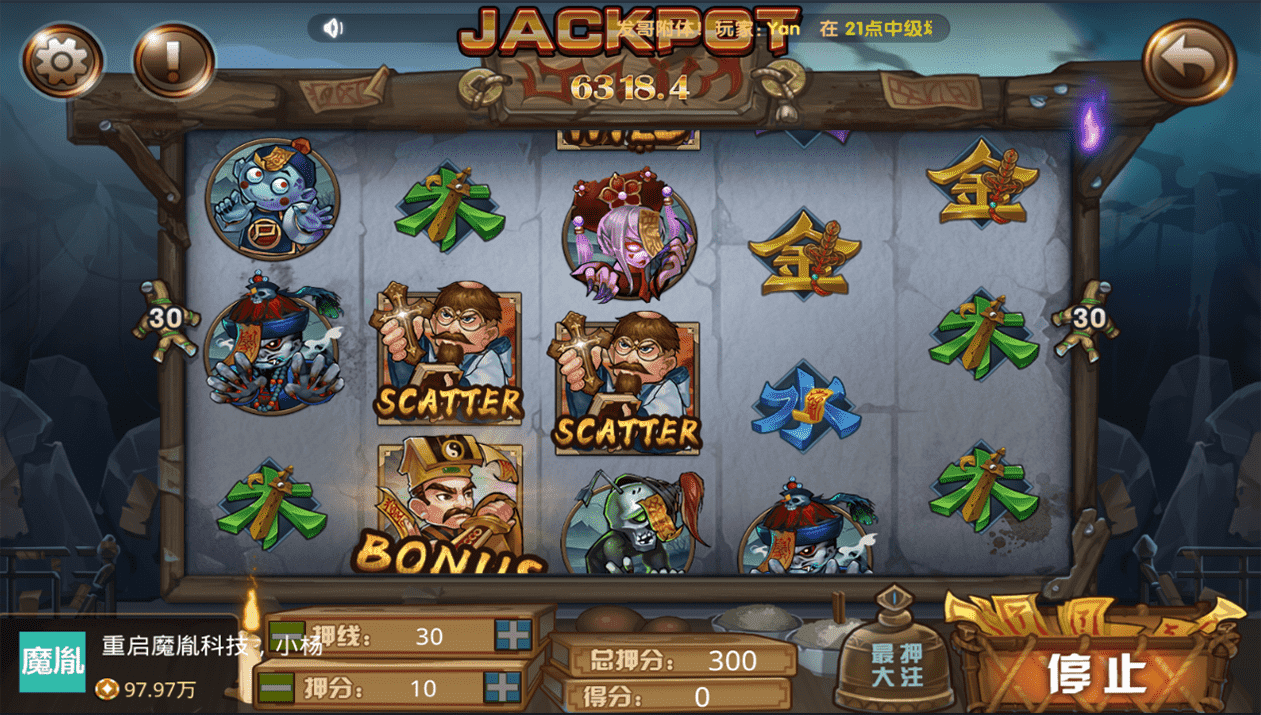
Task: Decrease the 押线 bet lines with minus
Action: (287, 628)
